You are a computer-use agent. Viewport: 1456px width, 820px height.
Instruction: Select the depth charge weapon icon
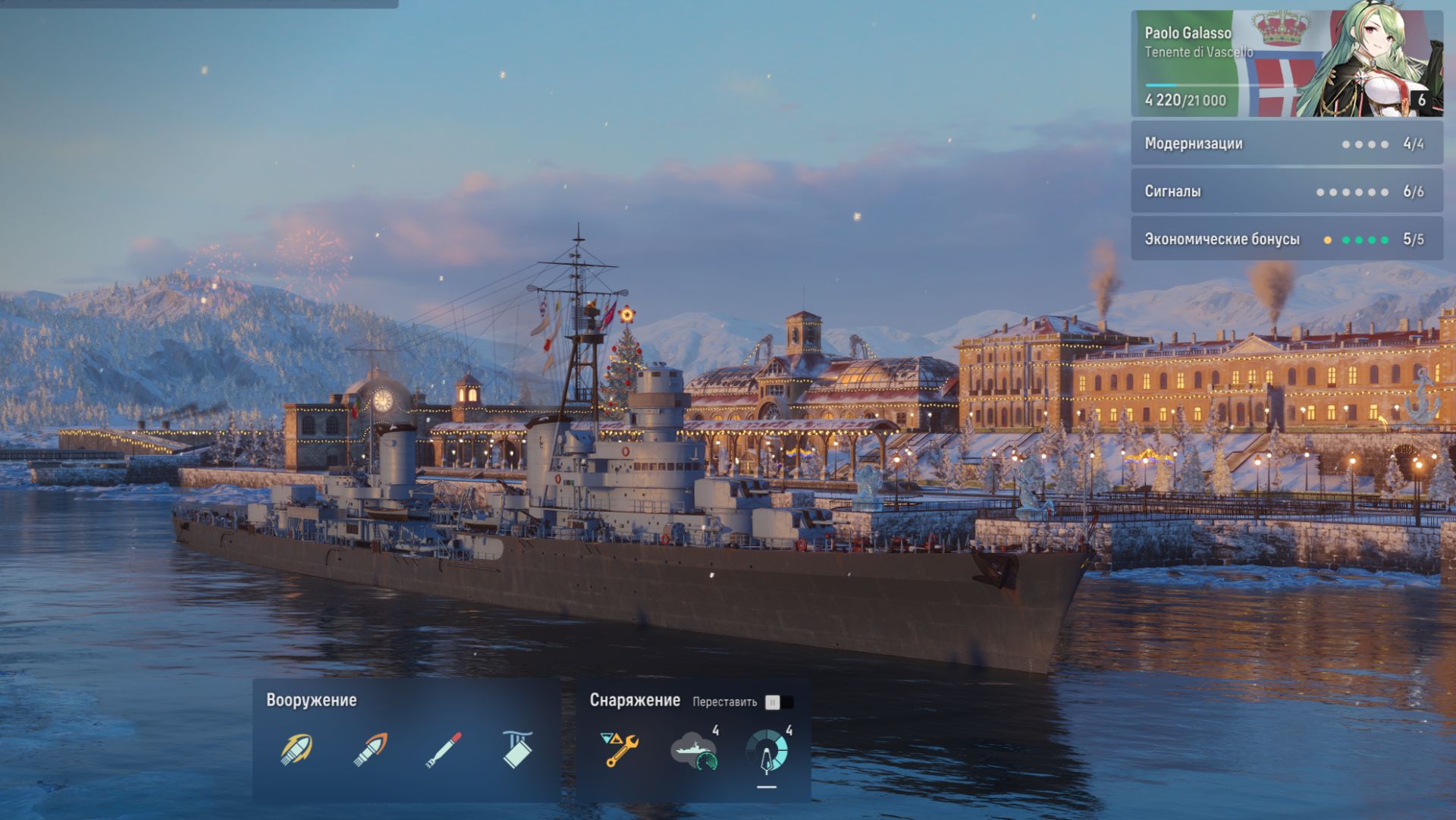[517, 749]
